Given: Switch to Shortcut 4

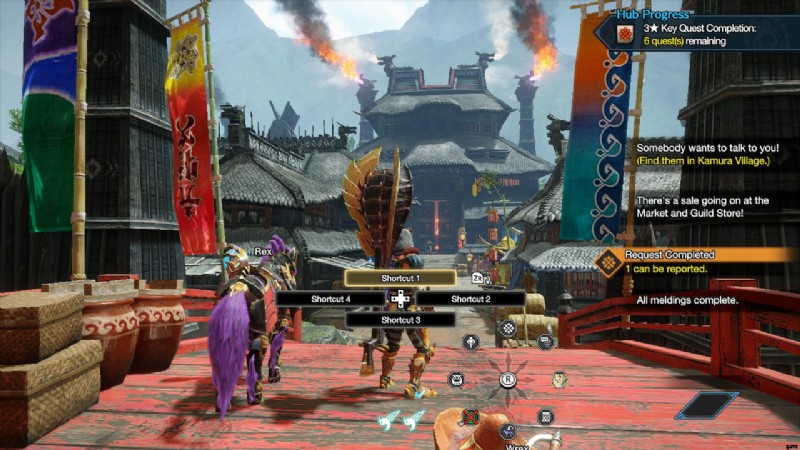Looking at the screenshot, I should 331,298.
